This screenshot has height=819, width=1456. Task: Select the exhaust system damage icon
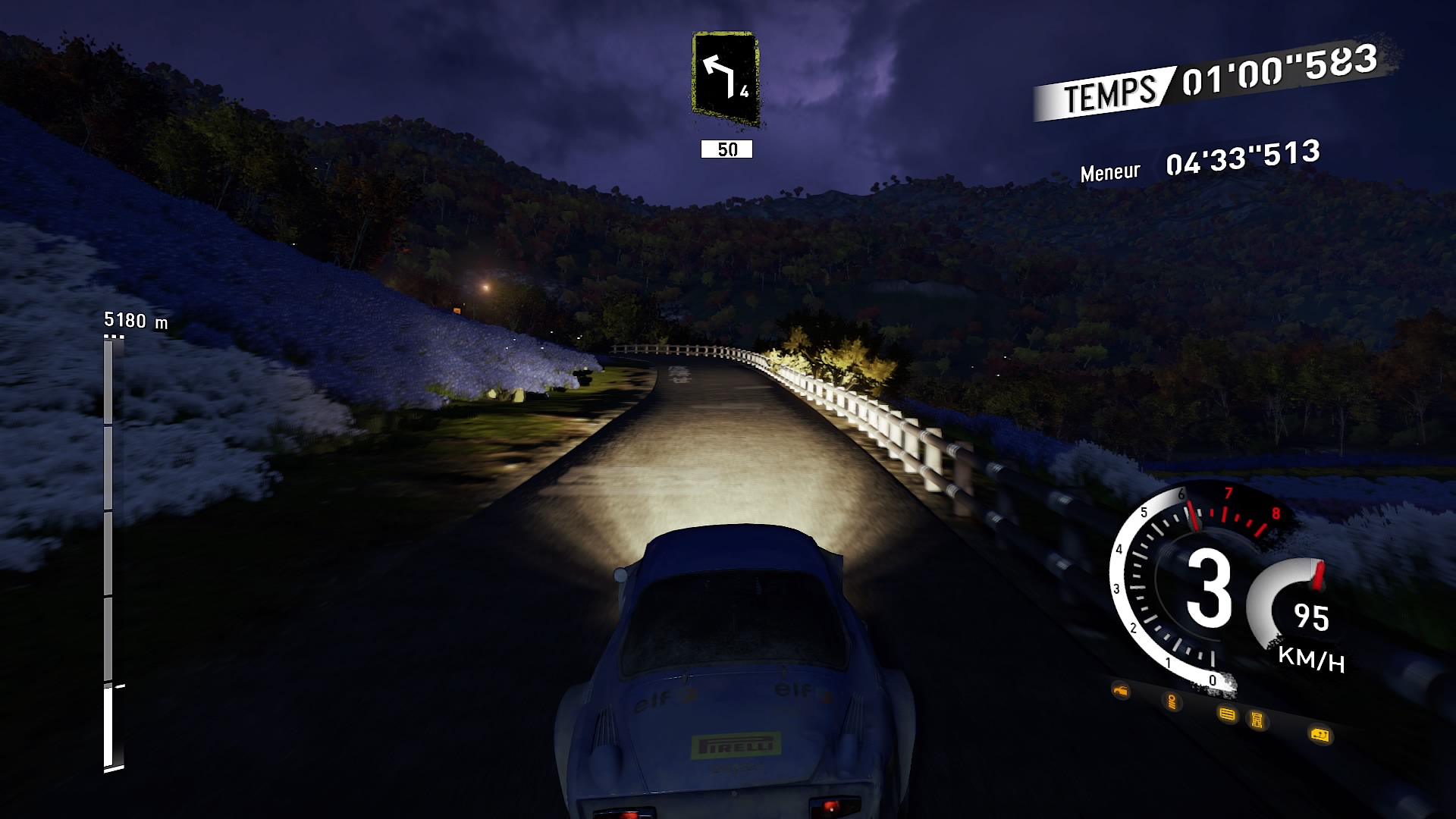coord(1321,736)
